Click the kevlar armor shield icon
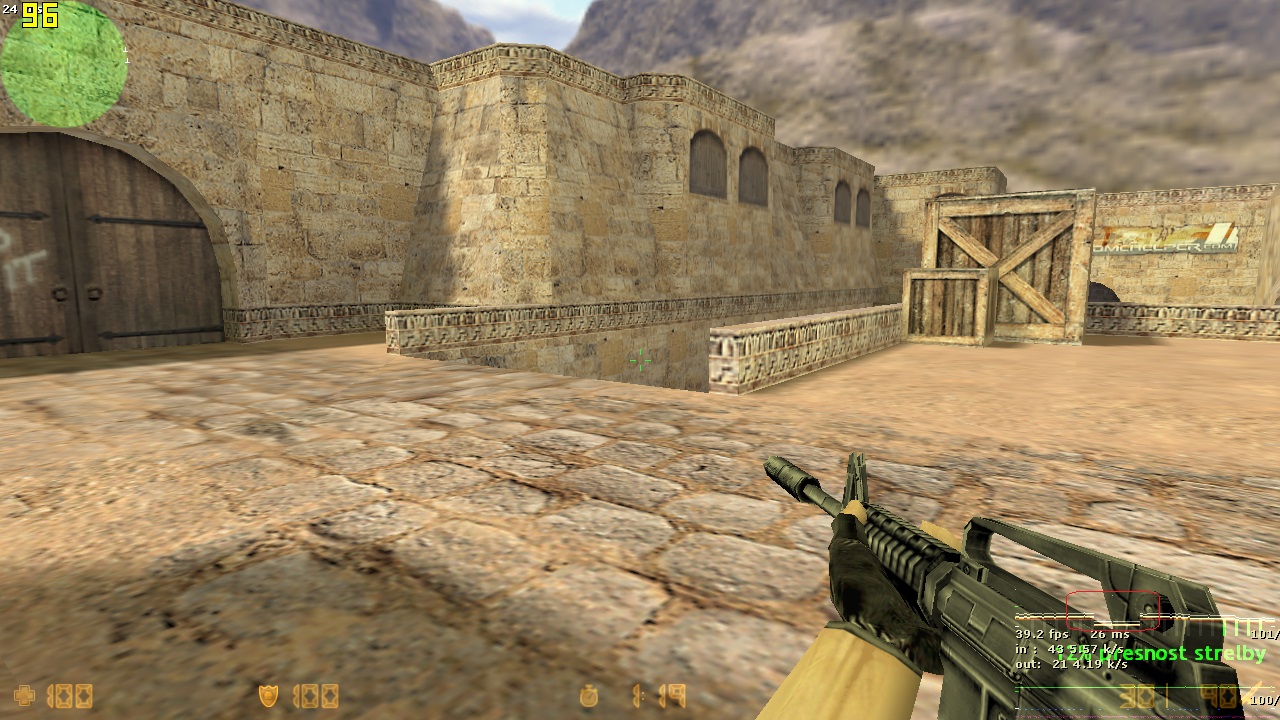Image resolution: width=1280 pixels, height=720 pixels. point(268,695)
